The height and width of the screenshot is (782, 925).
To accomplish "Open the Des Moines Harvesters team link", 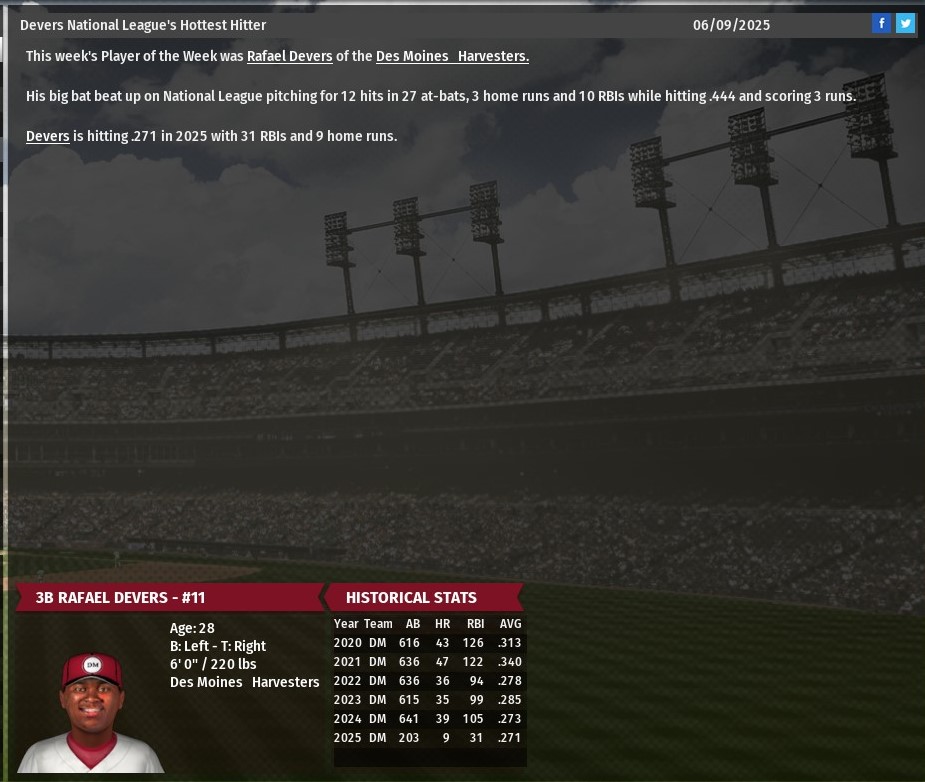I will 452,57.
